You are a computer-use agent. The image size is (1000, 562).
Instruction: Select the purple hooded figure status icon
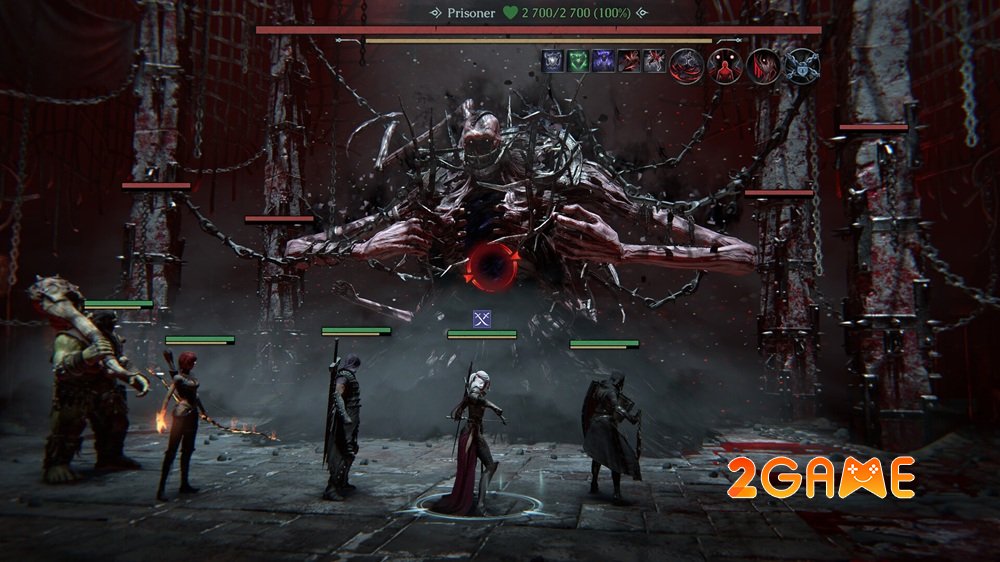pyautogui.click(x=603, y=60)
